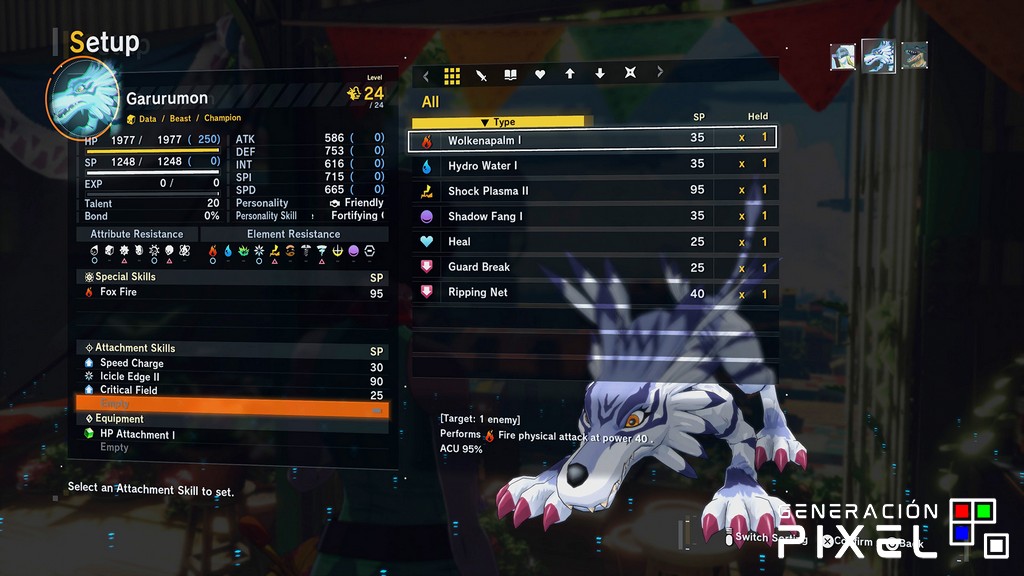Switch to the Garurumon party portrait

coord(879,56)
